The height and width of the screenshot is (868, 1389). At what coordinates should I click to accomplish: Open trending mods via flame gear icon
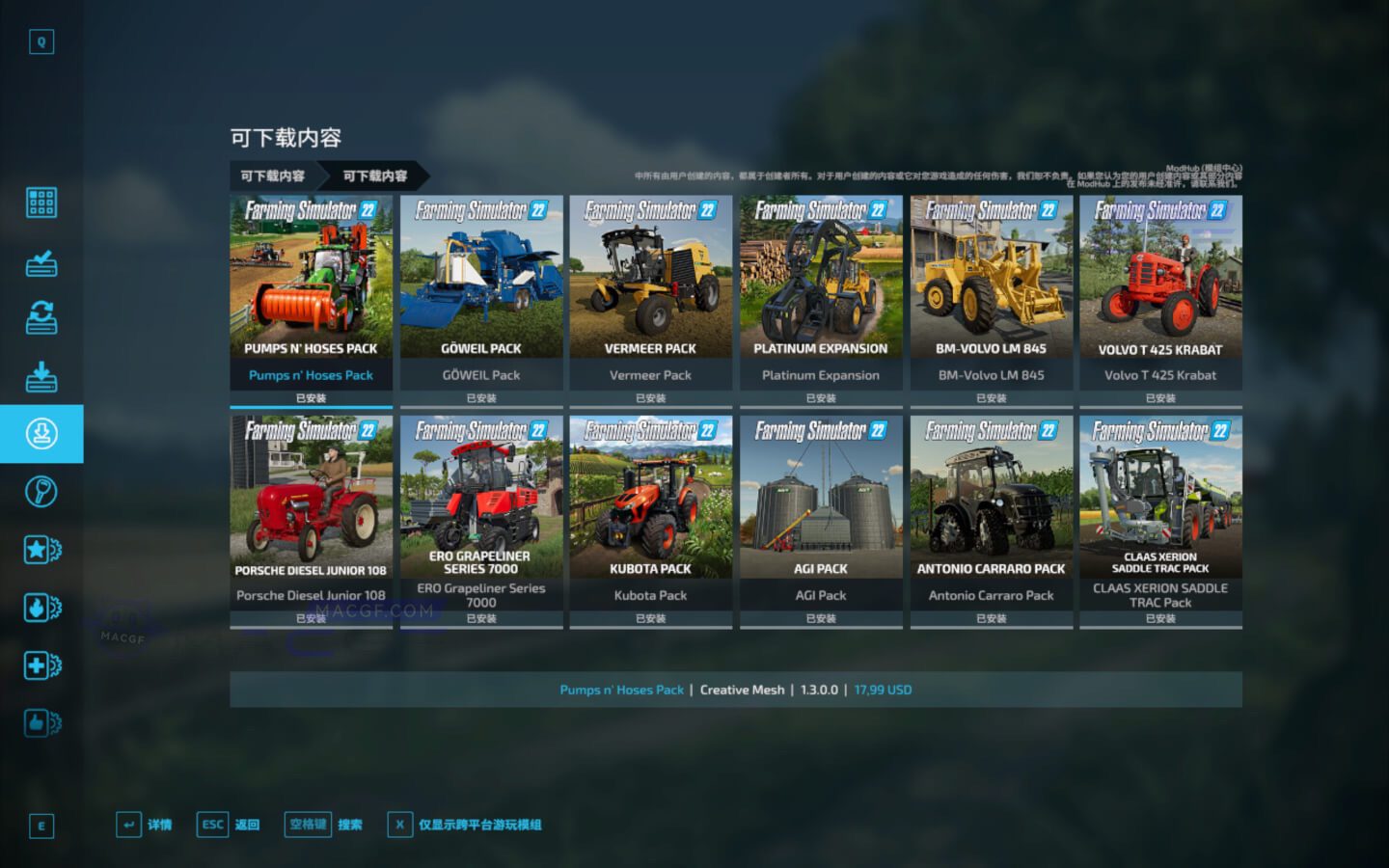41,608
